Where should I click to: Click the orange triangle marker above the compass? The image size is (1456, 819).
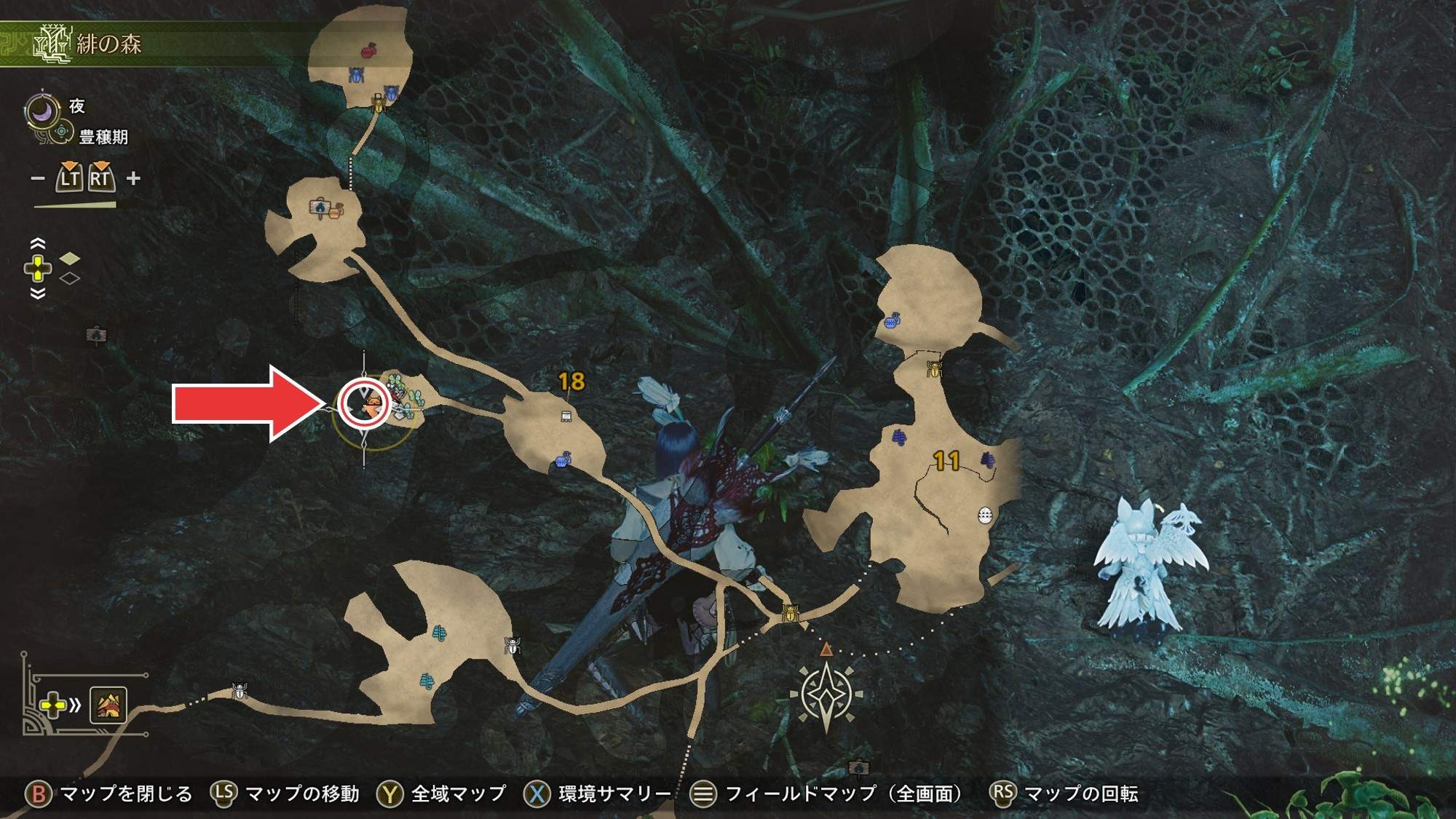[826, 648]
